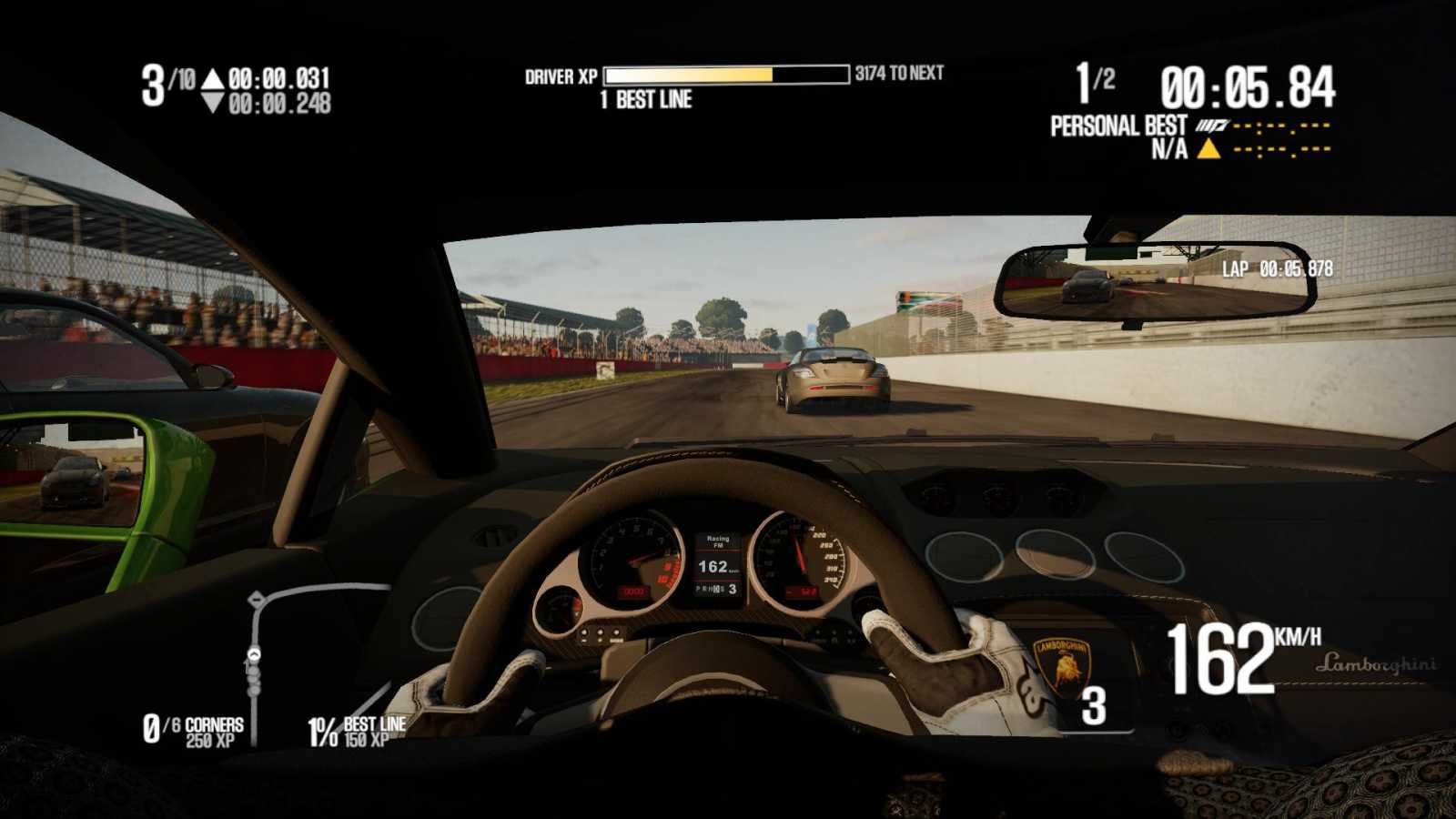Viewport: 1456px width, 819px height.
Task: Select the 0/6 Corners objective tracker
Action: [194, 731]
